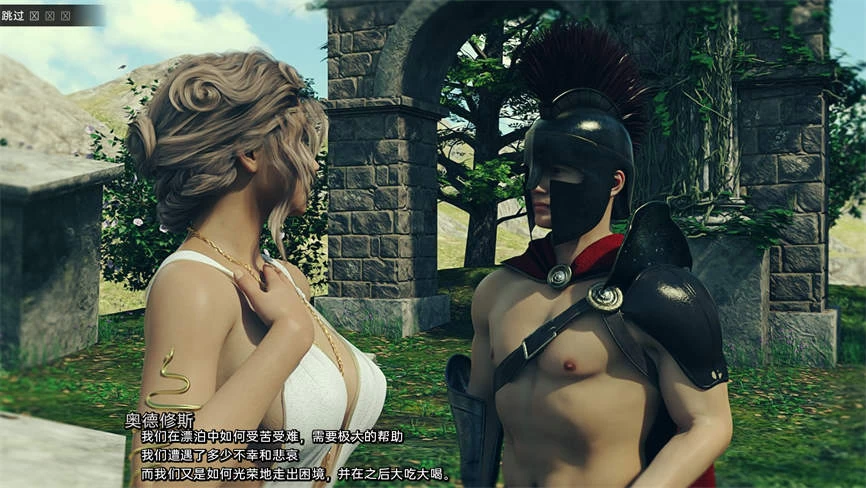
Task: Click the 跳过 (skip) button
Action: click(x=14, y=15)
